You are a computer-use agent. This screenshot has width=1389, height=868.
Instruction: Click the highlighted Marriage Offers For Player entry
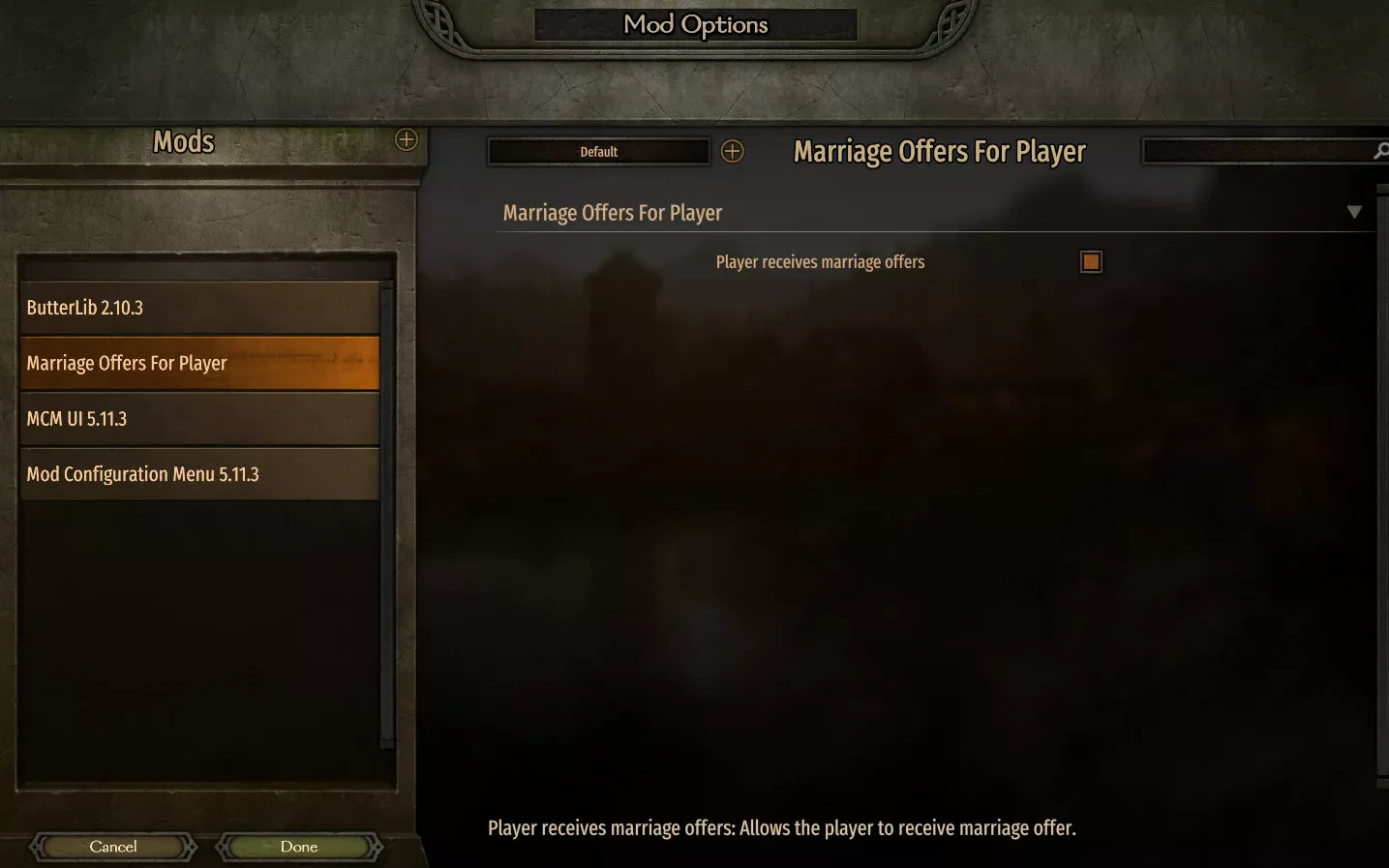point(199,362)
